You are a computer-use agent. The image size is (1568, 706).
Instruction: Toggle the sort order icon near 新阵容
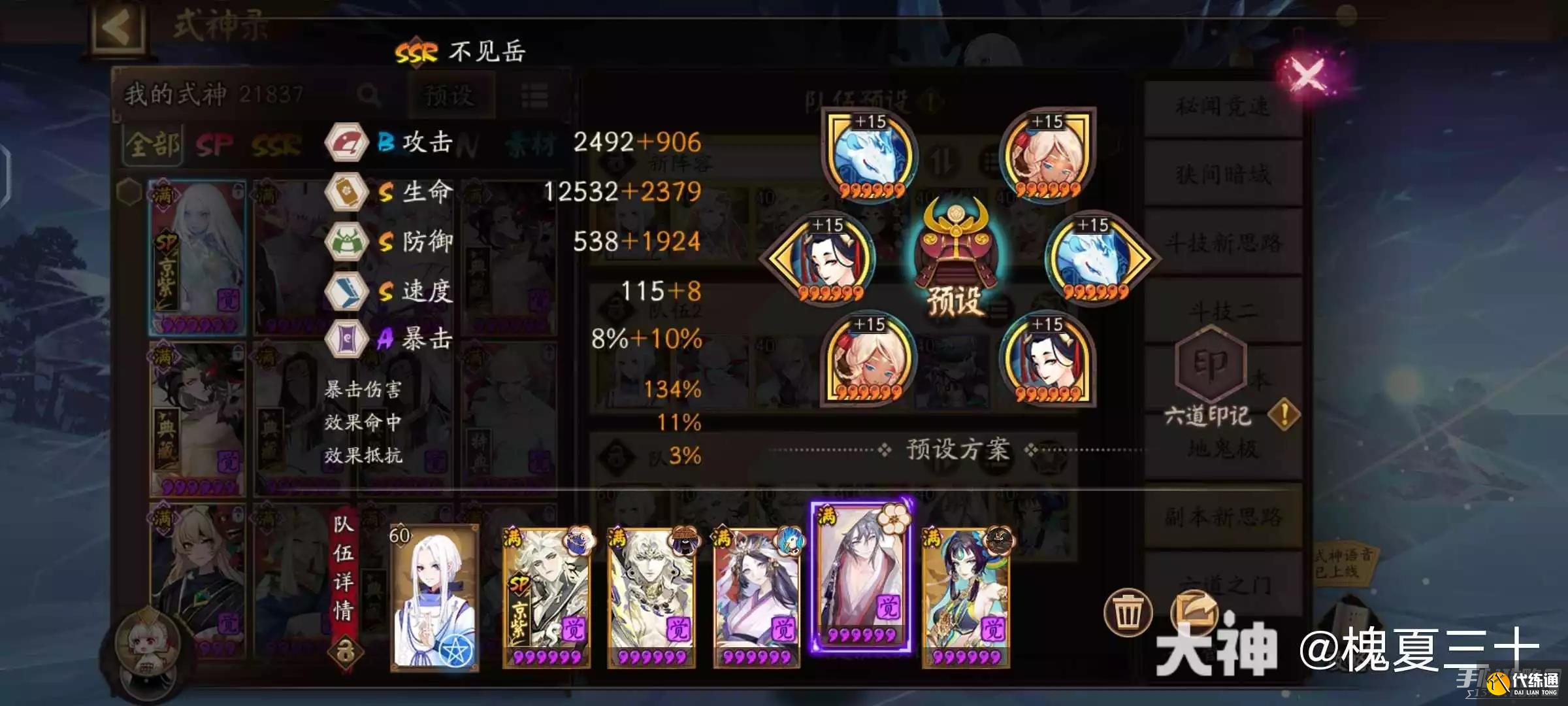[x=941, y=160]
